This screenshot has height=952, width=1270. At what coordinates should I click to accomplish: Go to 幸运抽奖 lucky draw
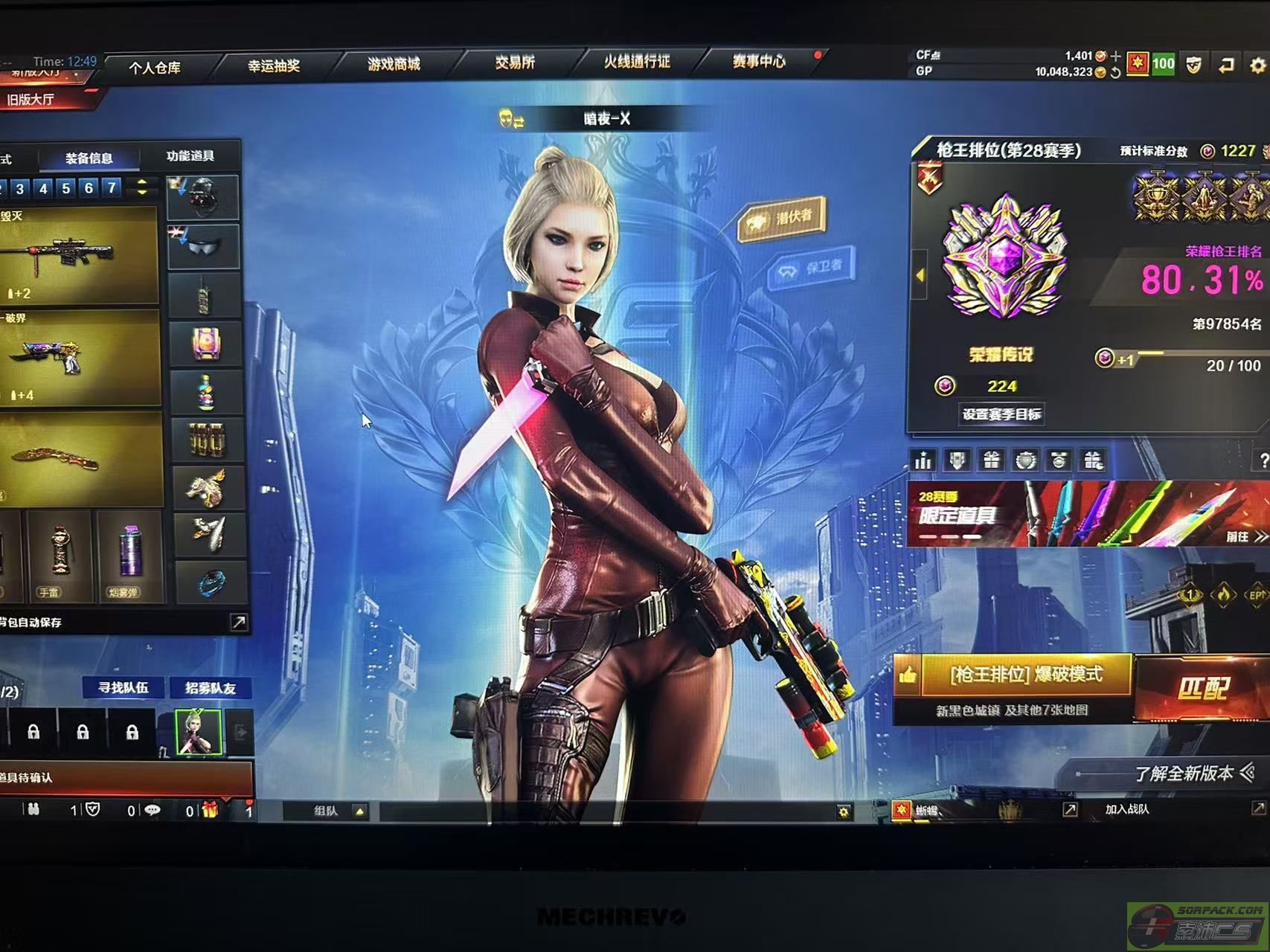(x=274, y=65)
